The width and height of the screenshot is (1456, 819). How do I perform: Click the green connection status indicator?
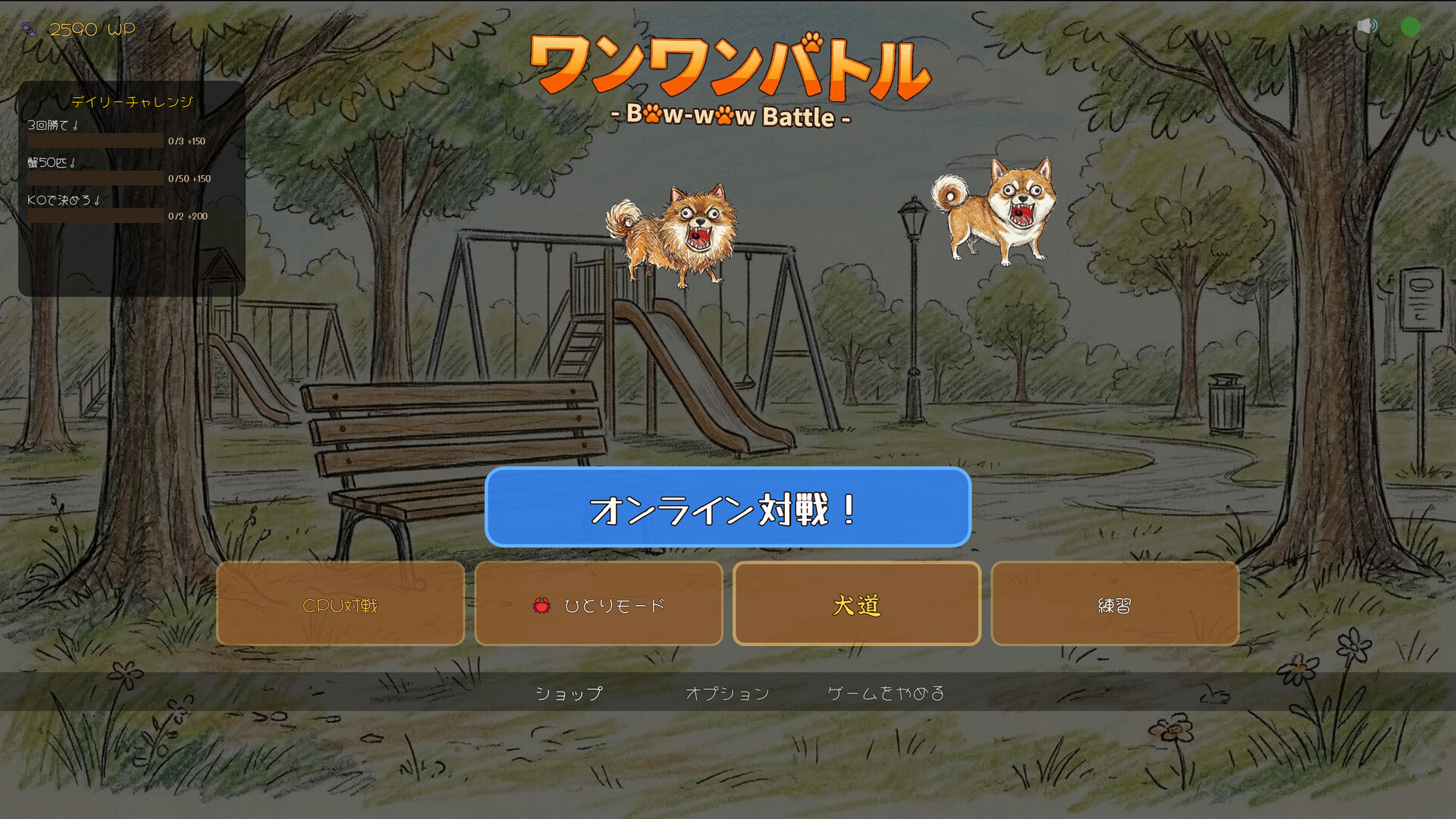(x=1411, y=26)
